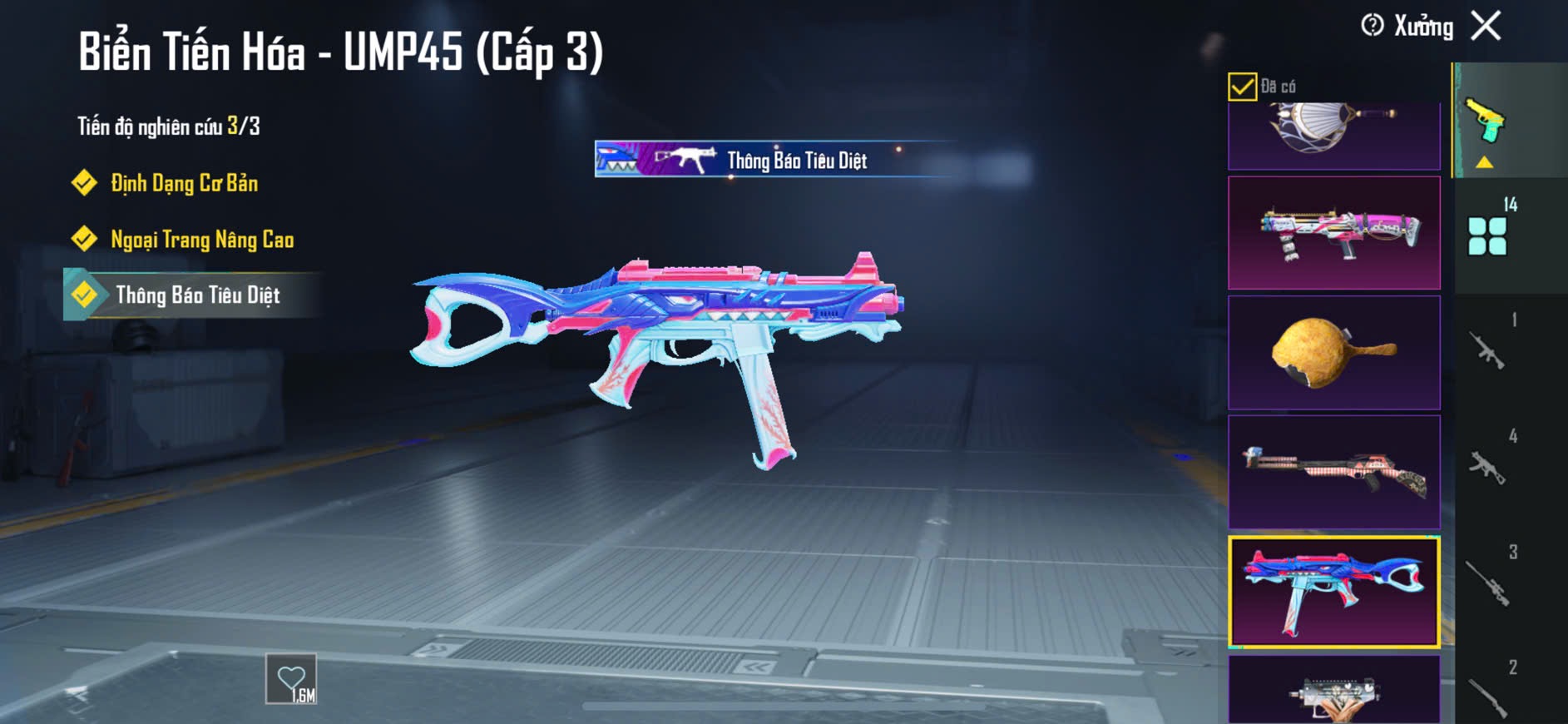1568x724 pixels.
Task: Like the skin with the heart icon
Action: (291, 679)
